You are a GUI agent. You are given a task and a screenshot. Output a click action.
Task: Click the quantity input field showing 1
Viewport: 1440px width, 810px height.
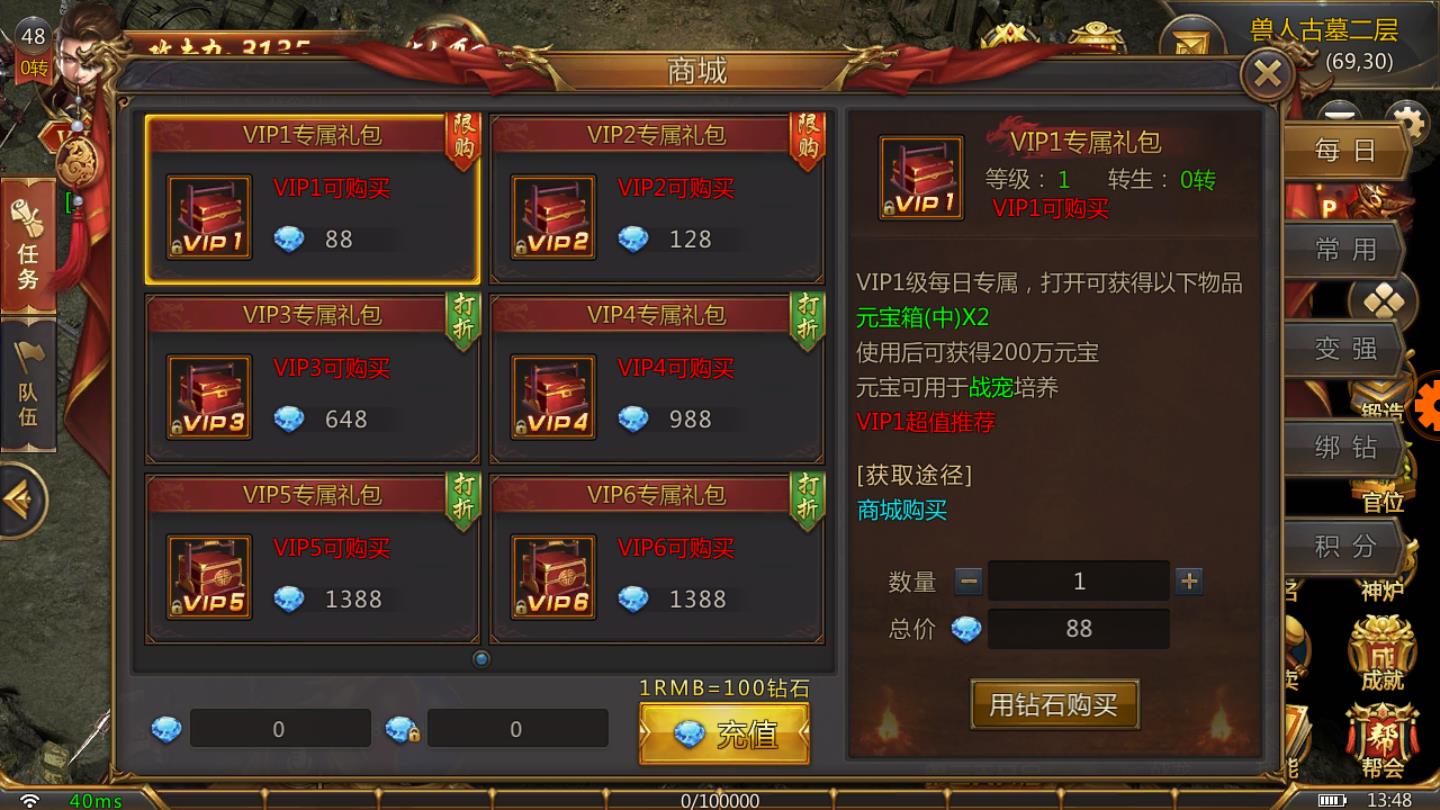(x=1077, y=580)
